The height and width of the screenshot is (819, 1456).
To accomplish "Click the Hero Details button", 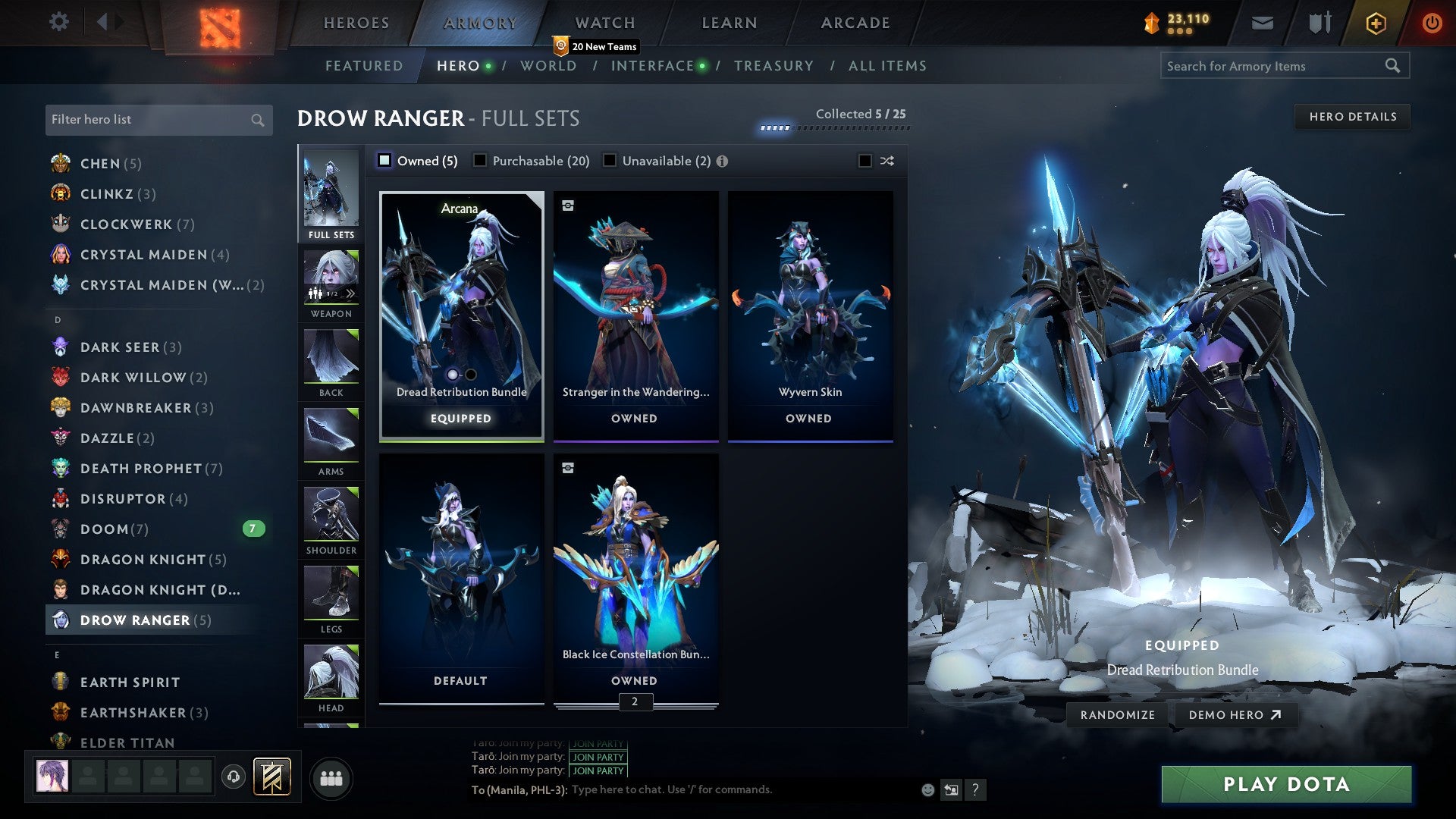I will pos(1352,117).
